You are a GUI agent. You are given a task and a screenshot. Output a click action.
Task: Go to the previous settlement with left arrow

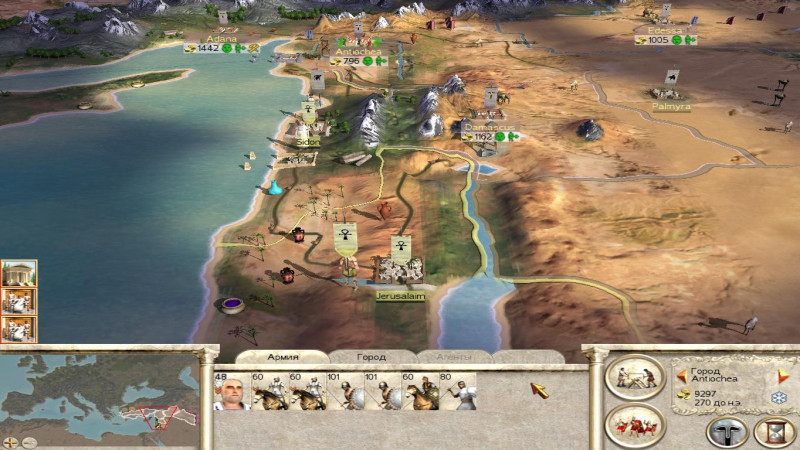(682, 376)
